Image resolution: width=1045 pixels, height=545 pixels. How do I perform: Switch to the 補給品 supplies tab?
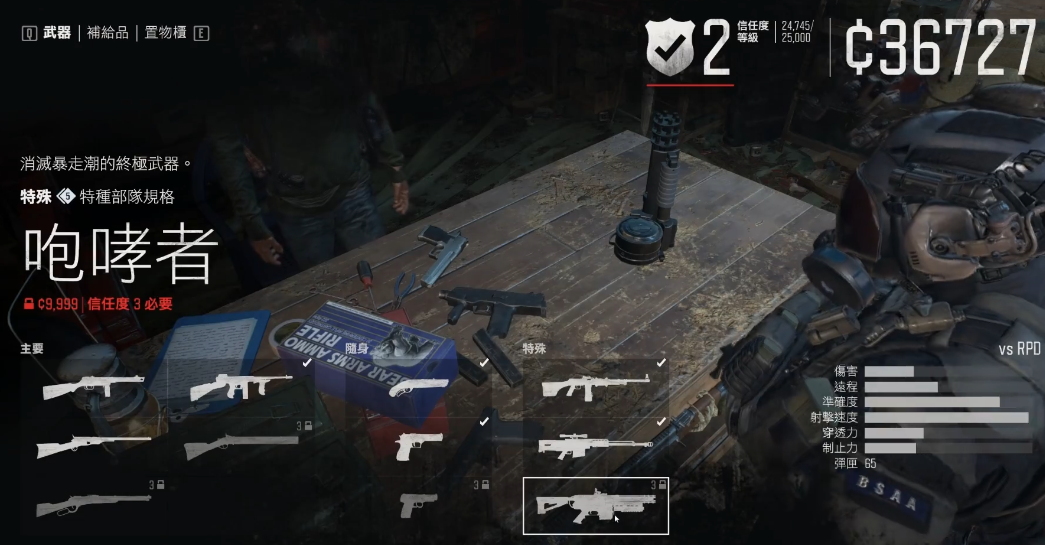[x=108, y=33]
